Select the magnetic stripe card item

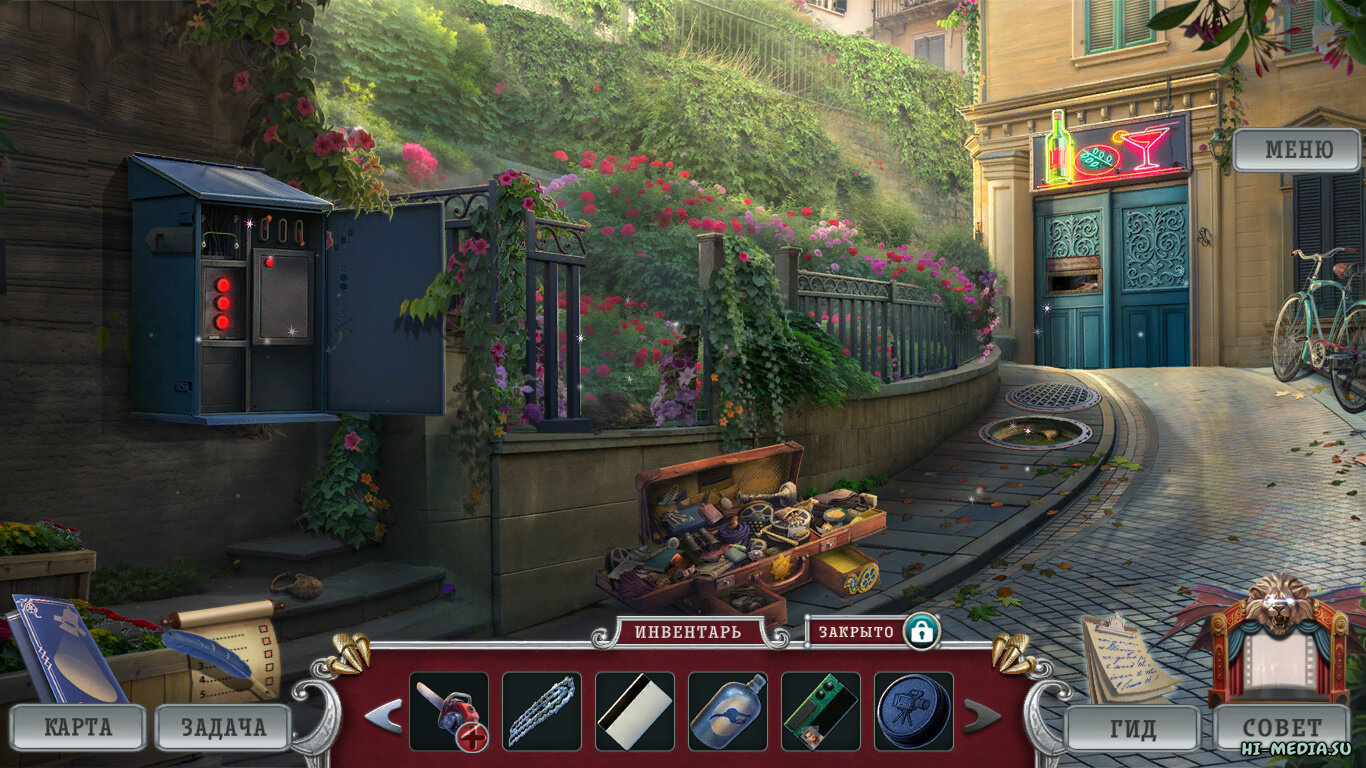click(x=634, y=711)
